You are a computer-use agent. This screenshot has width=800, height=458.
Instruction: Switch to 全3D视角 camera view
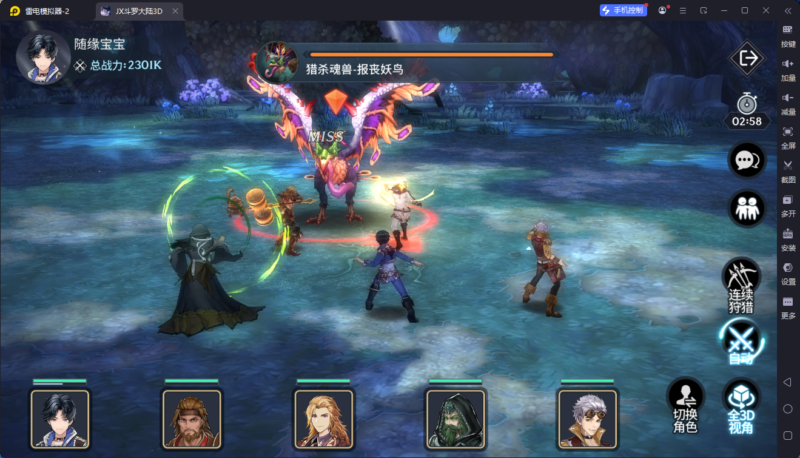[741, 405]
